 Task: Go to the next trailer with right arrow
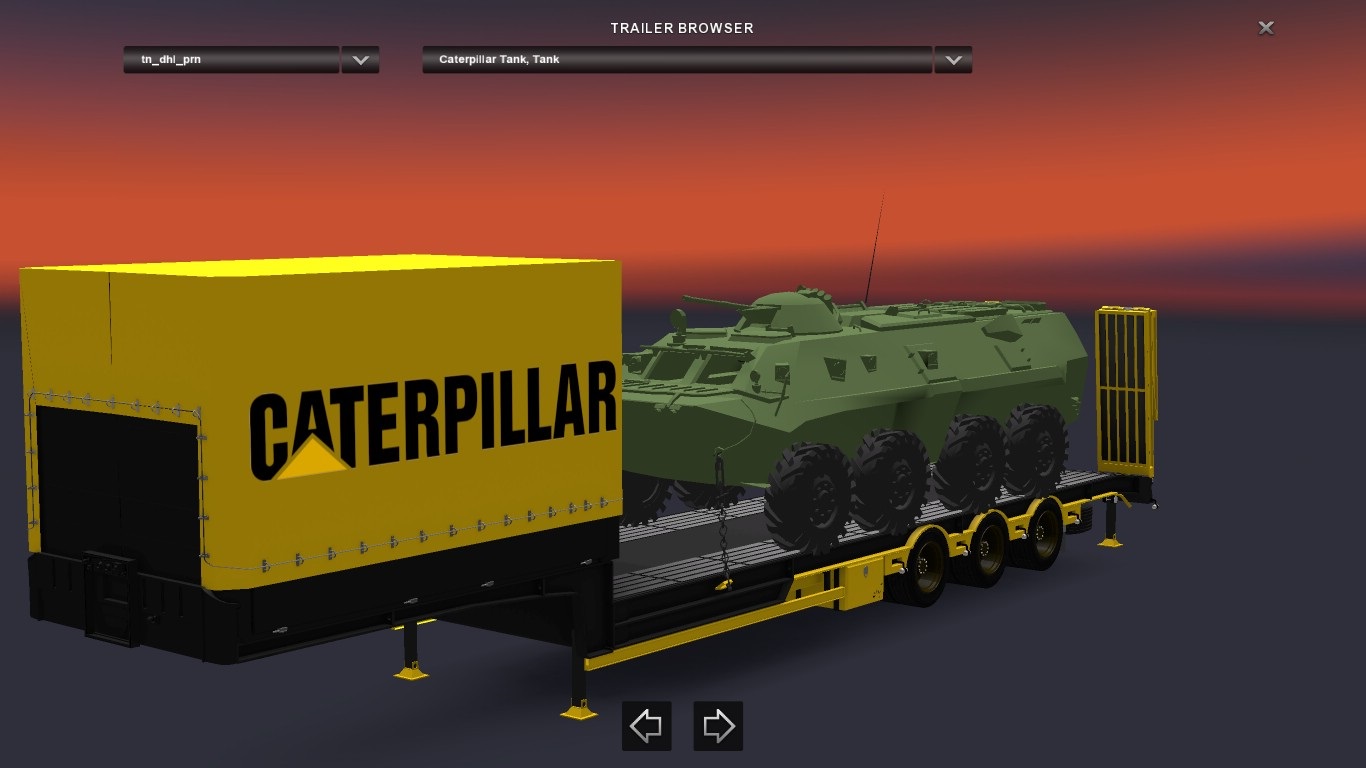click(718, 726)
